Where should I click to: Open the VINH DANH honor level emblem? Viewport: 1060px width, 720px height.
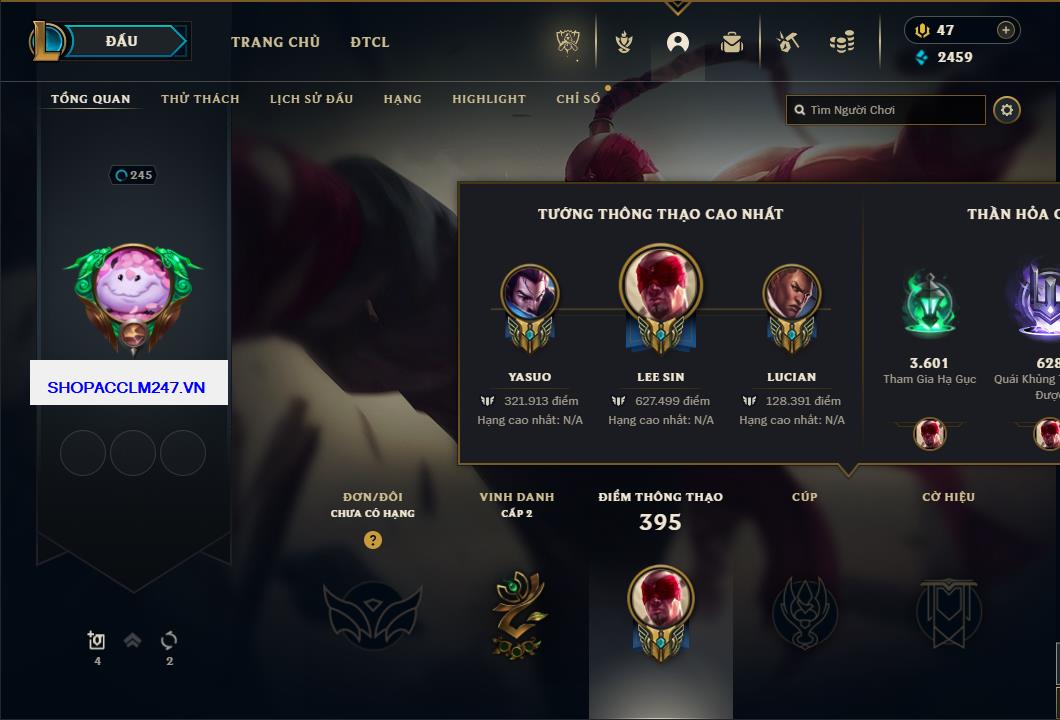[x=516, y=613]
